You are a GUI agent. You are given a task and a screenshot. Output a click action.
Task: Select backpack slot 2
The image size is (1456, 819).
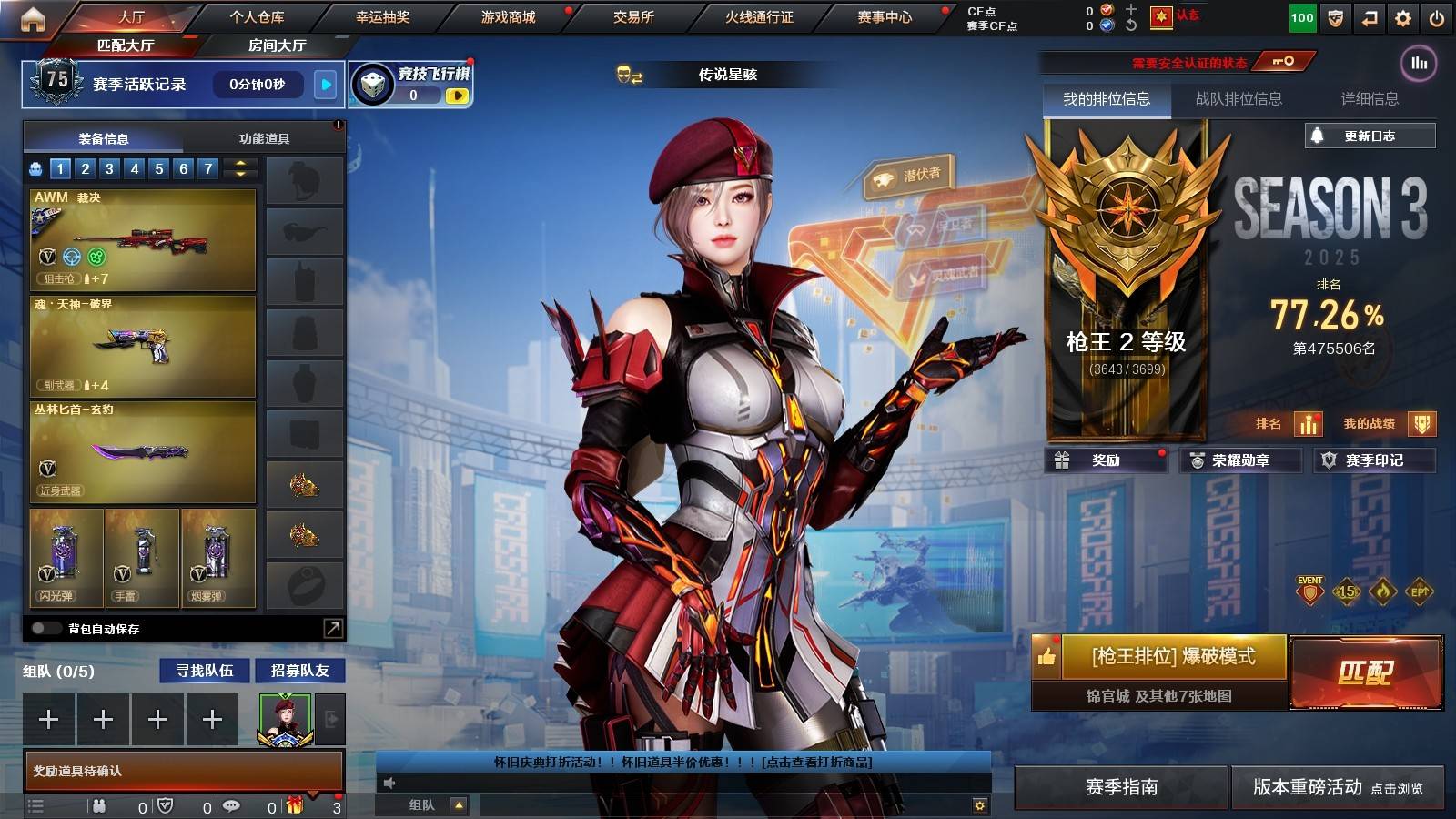point(85,168)
